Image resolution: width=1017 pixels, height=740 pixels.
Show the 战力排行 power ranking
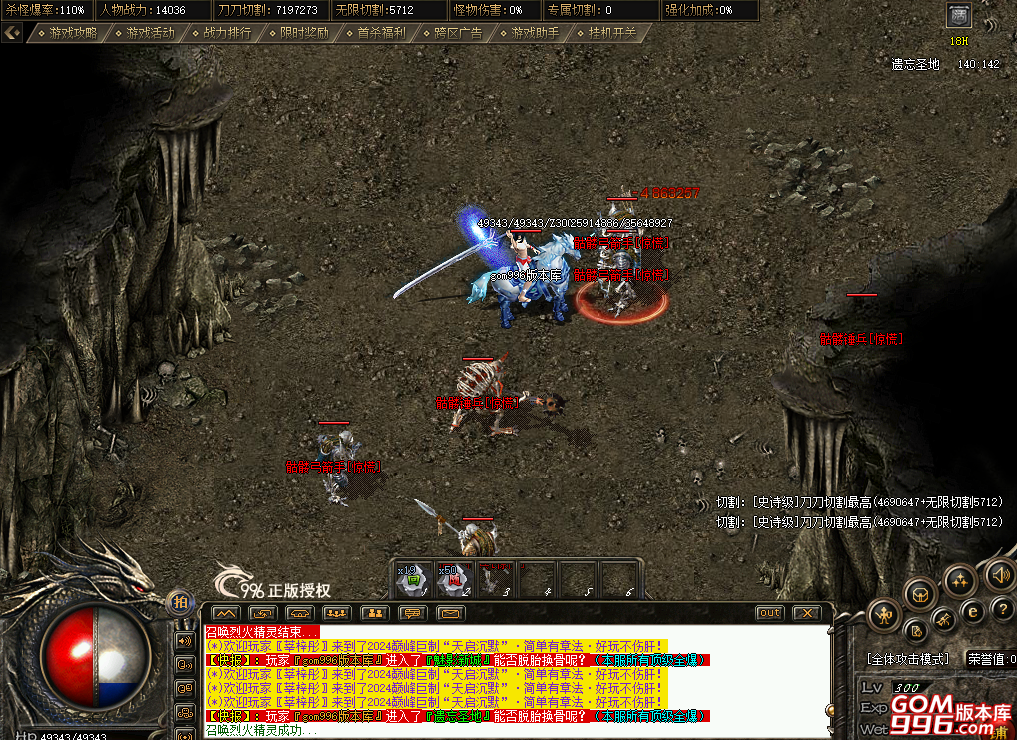click(227, 32)
